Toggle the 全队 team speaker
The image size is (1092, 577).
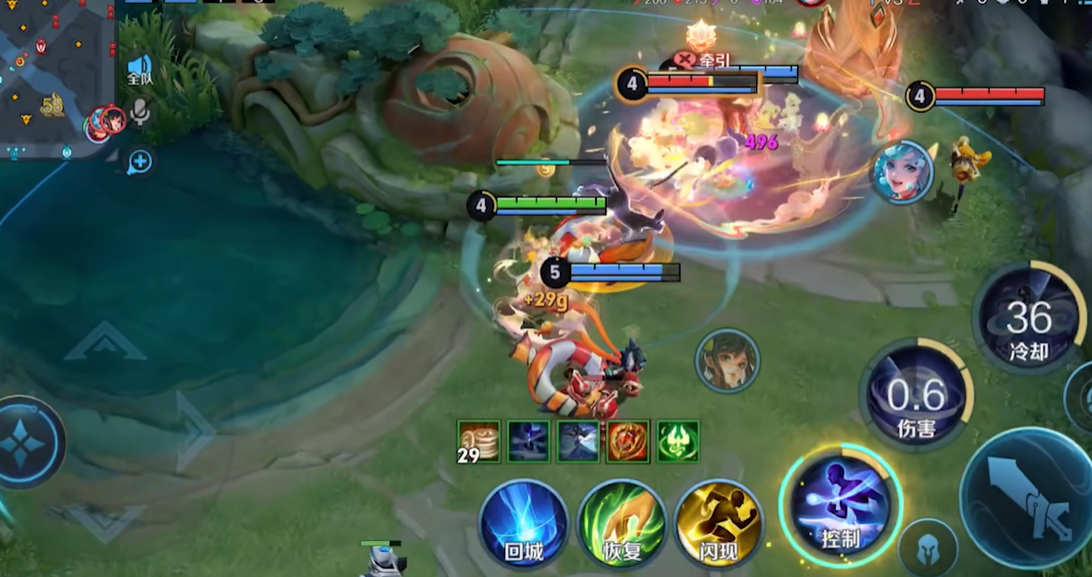(139, 69)
